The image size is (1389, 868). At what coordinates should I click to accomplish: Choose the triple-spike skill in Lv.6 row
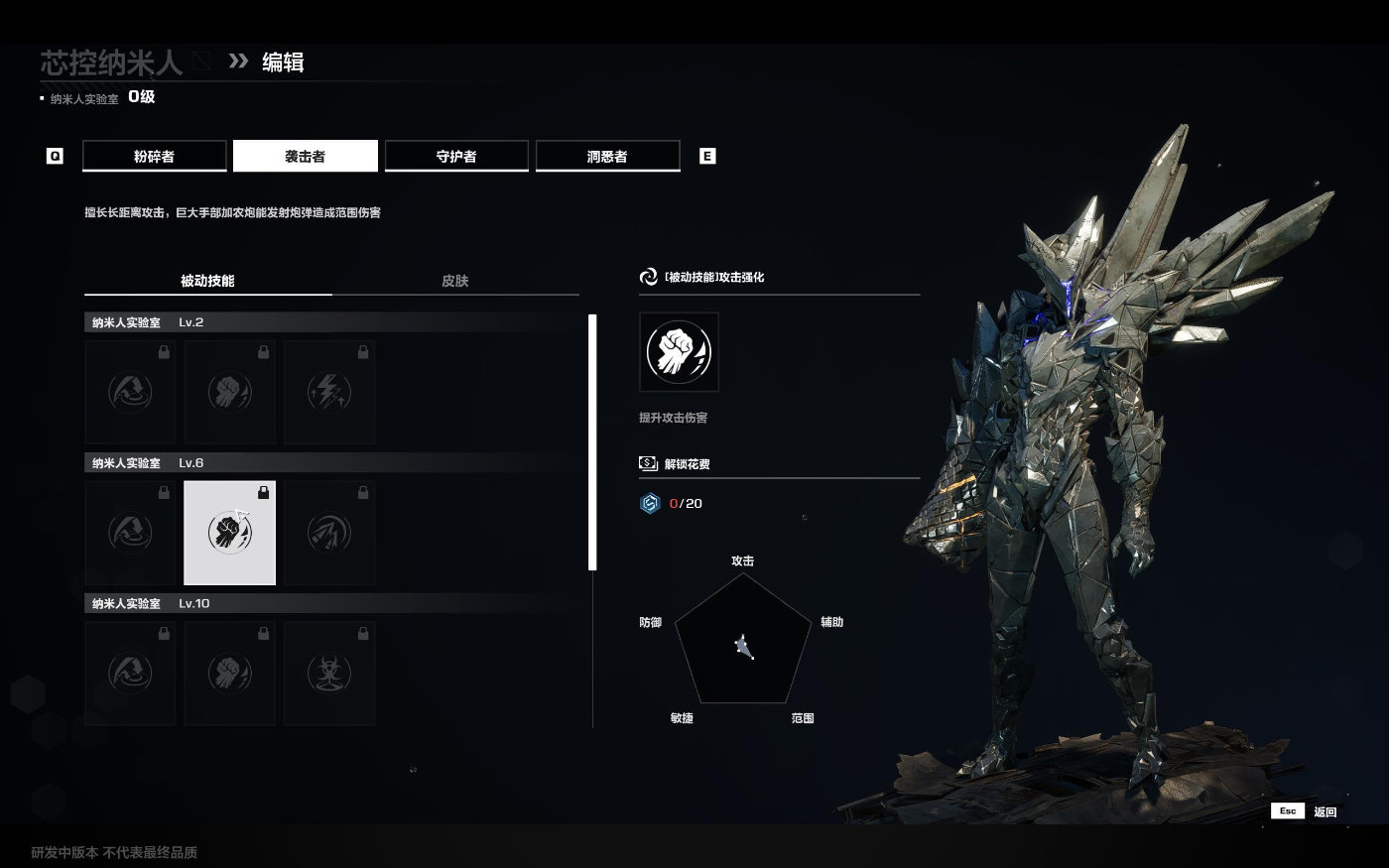tap(329, 533)
